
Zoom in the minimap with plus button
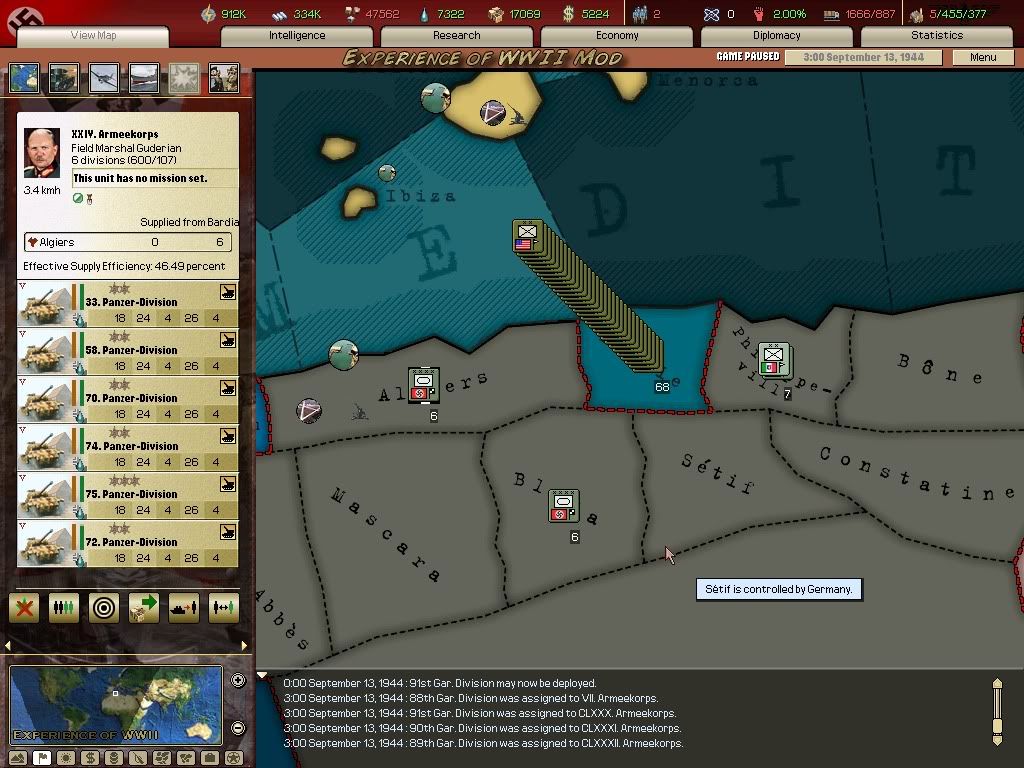click(x=238, y=681)
